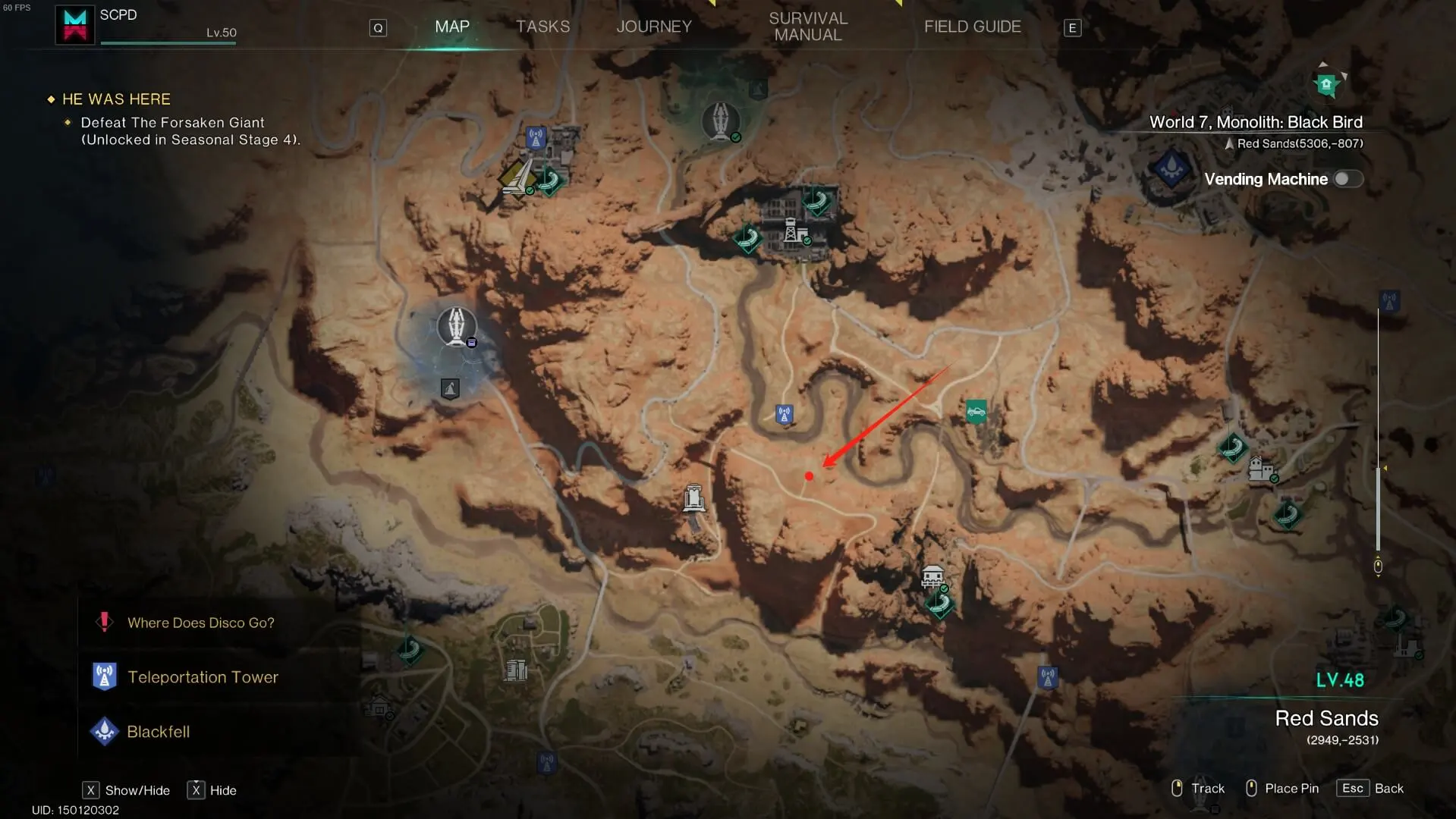
Task: Switch to the Tasks tab
Action: point(542,27)
